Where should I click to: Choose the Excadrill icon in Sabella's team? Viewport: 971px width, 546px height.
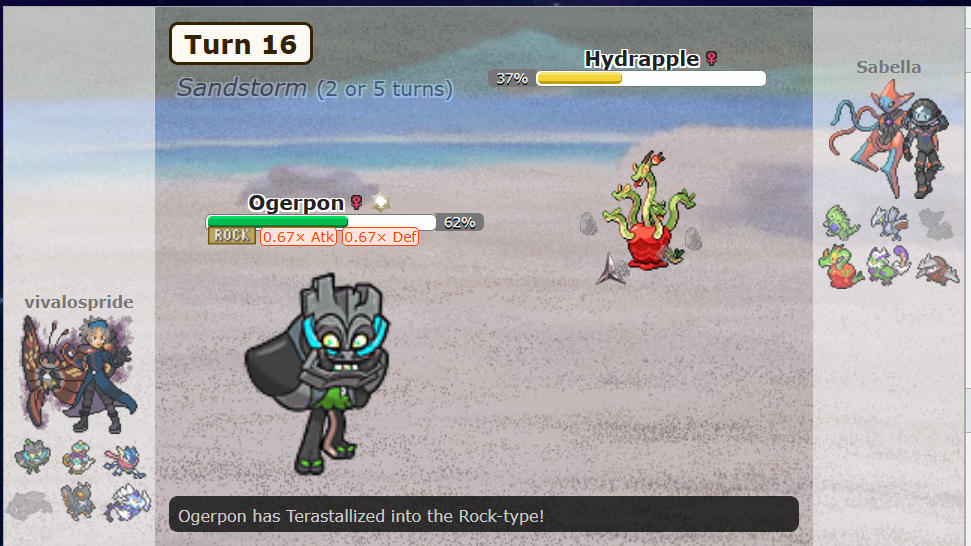tap(936, 266)
